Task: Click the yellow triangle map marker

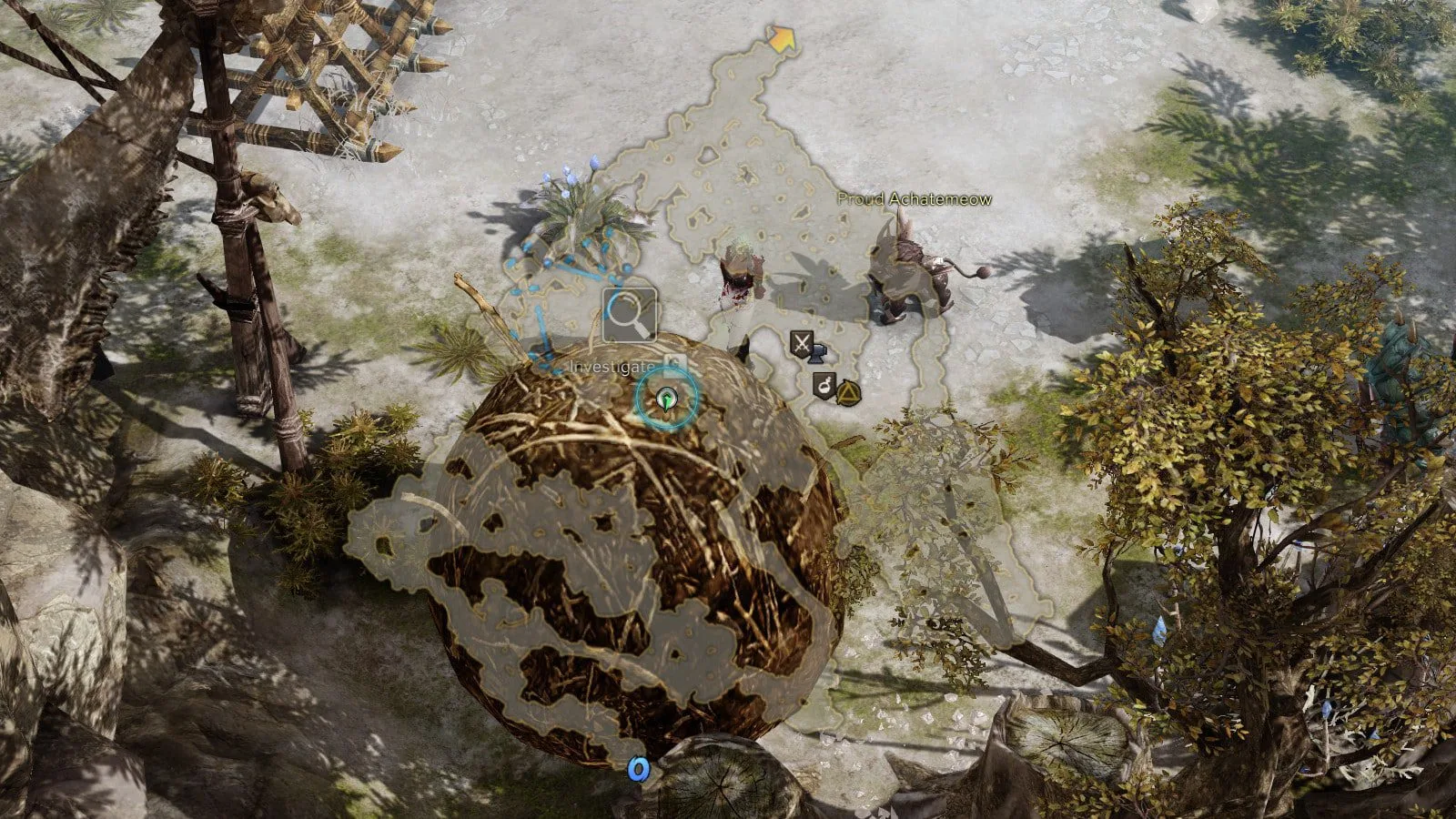Action: pos(848,392)
